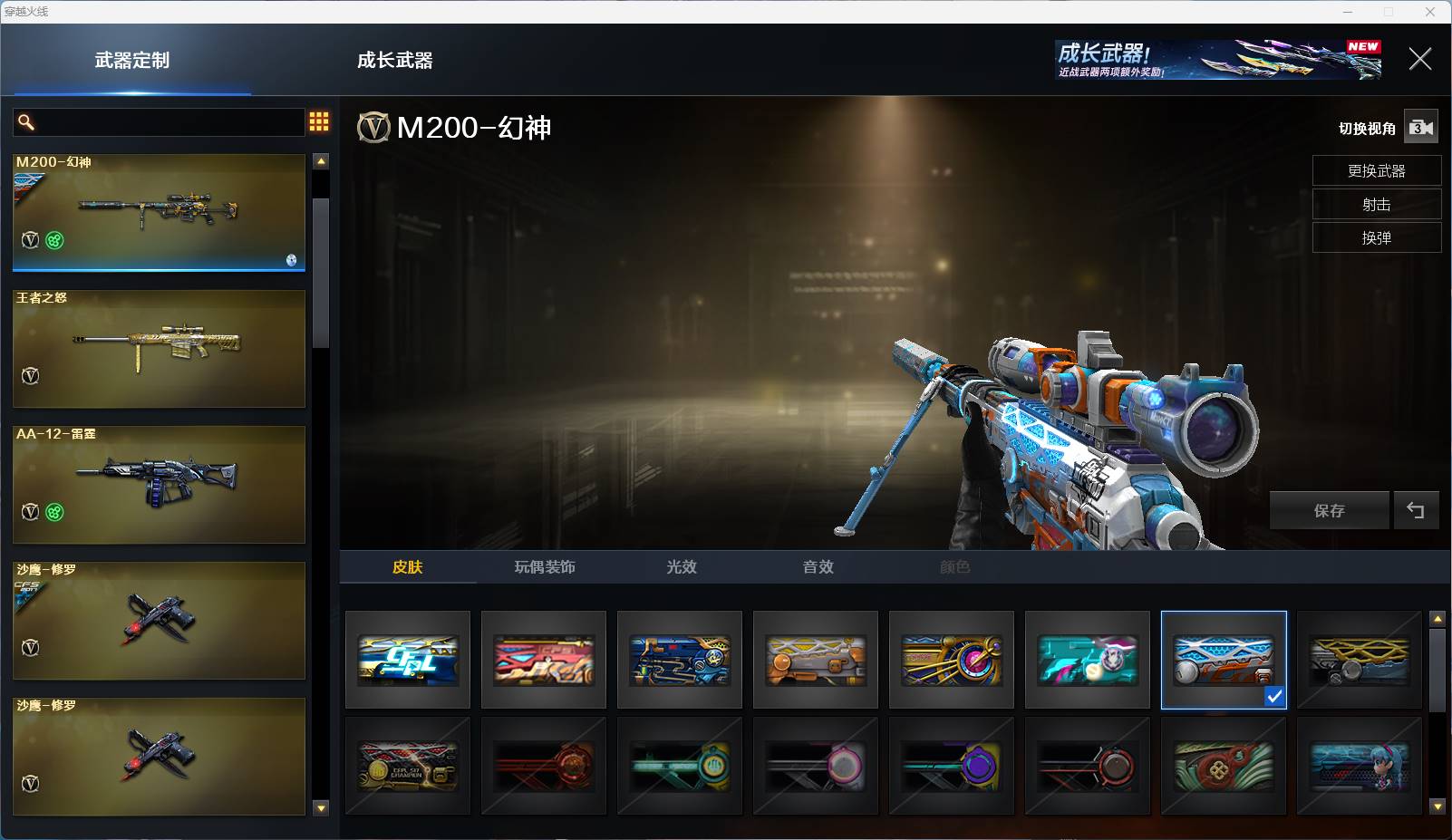Select the CFPL skin thumbnail
This screenshot has height=840, width=1452.
pyautogui.click(x=408, y=660)
